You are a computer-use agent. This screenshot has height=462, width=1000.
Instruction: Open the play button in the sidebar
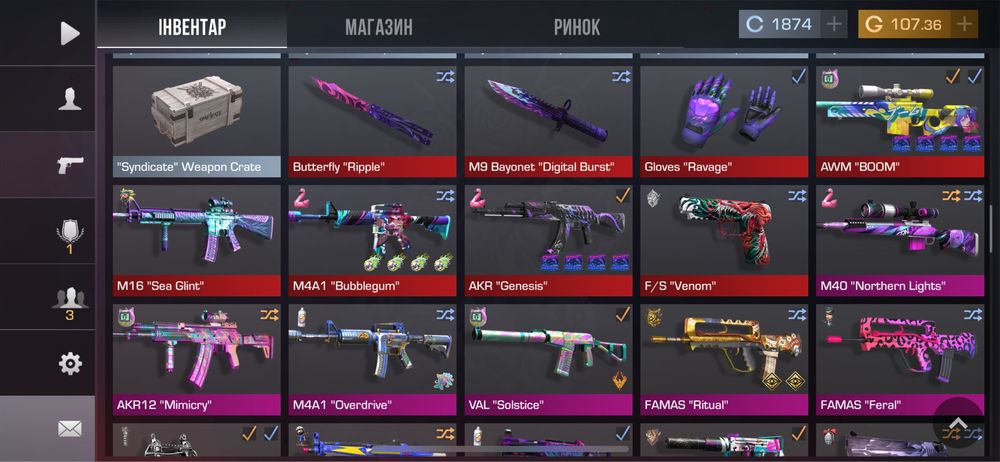pos(69,34)
